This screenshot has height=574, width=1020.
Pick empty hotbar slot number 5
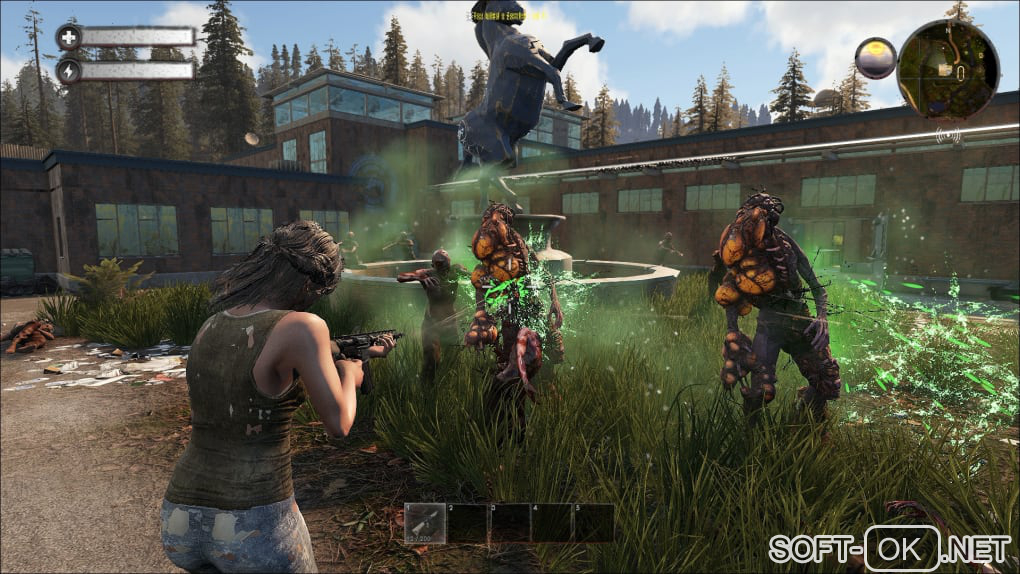593,522
